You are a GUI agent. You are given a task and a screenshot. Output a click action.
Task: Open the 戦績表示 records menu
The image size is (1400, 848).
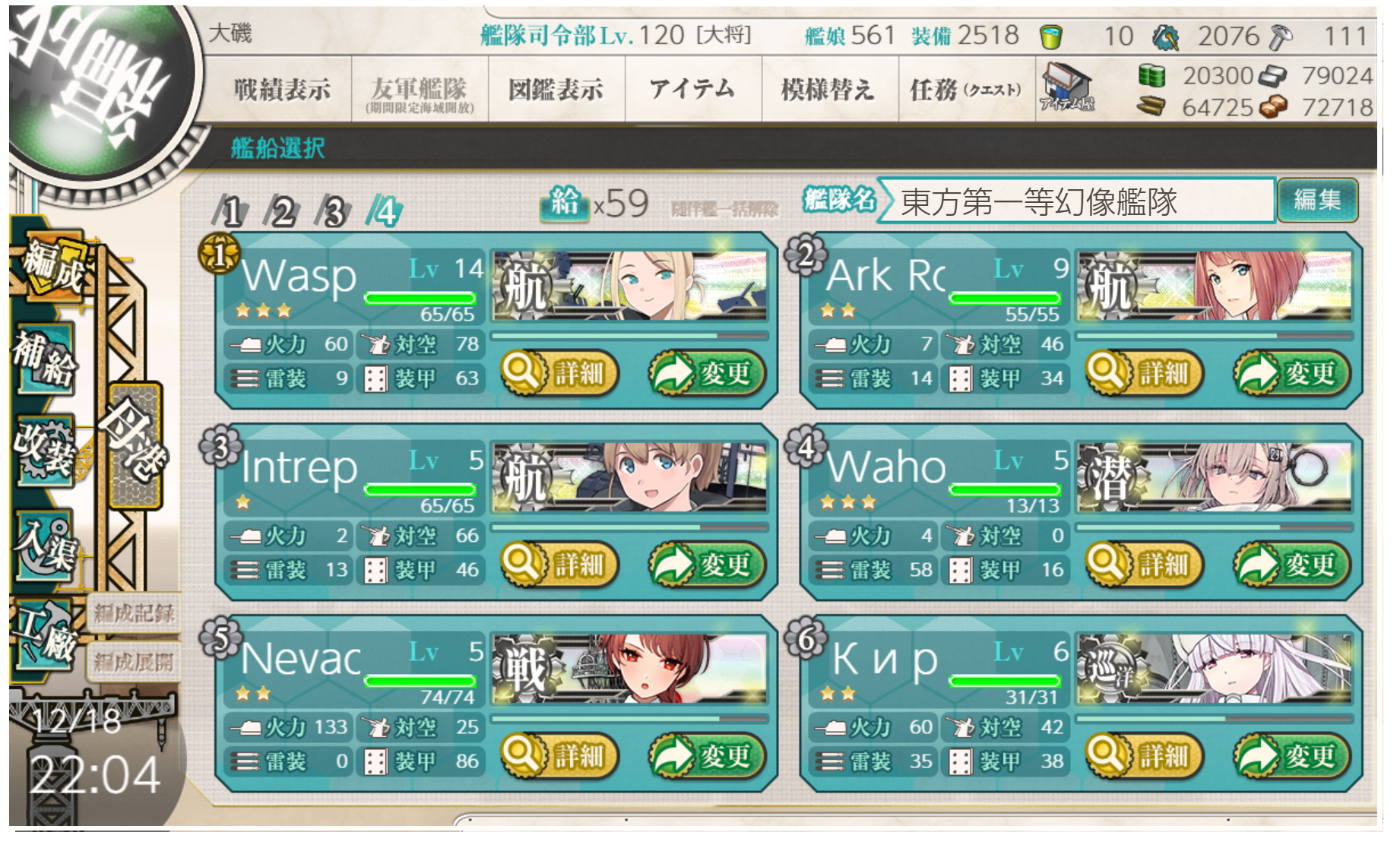pos(282,90)
